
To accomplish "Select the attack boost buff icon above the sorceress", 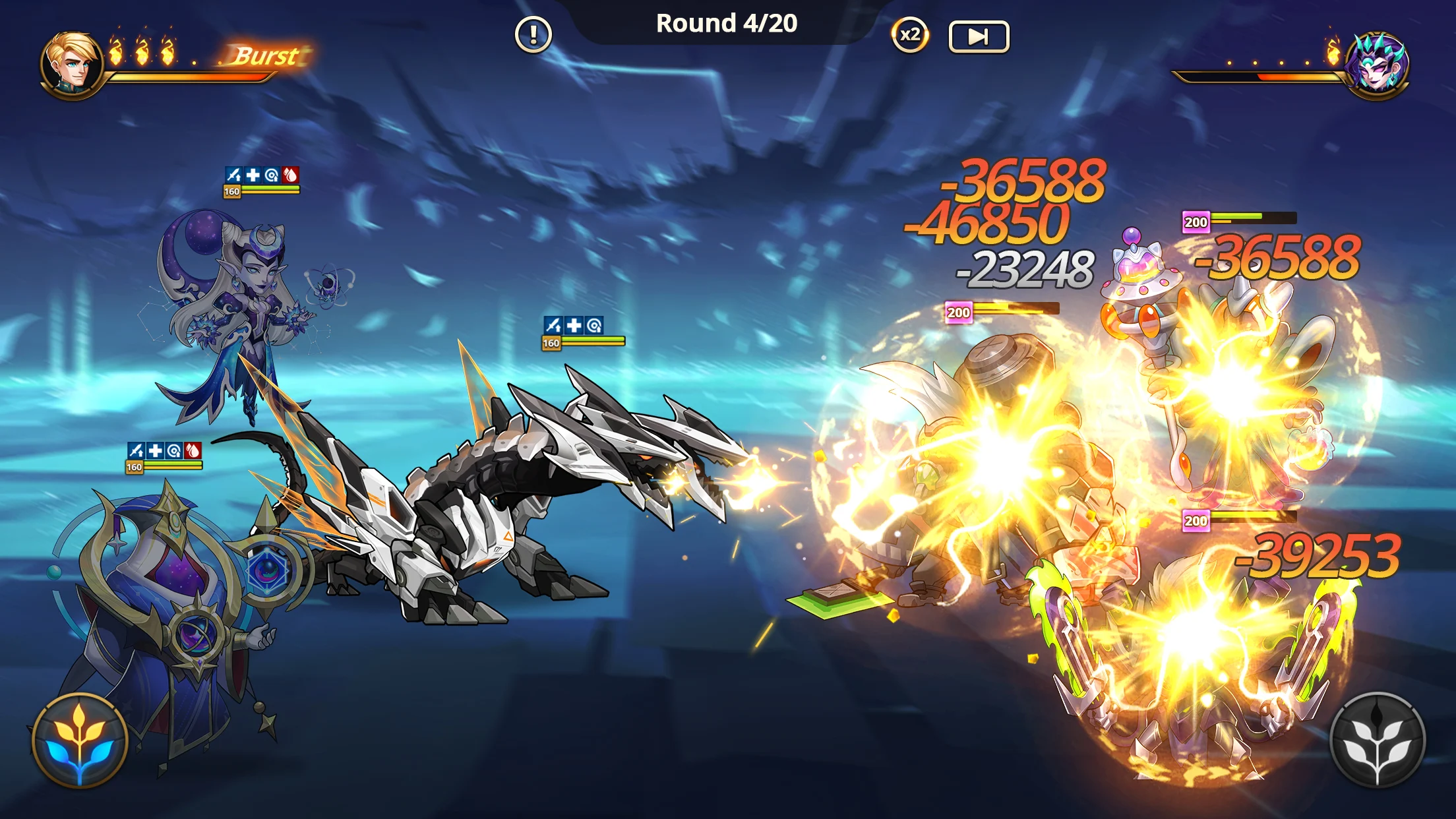I will coord(233,175).
